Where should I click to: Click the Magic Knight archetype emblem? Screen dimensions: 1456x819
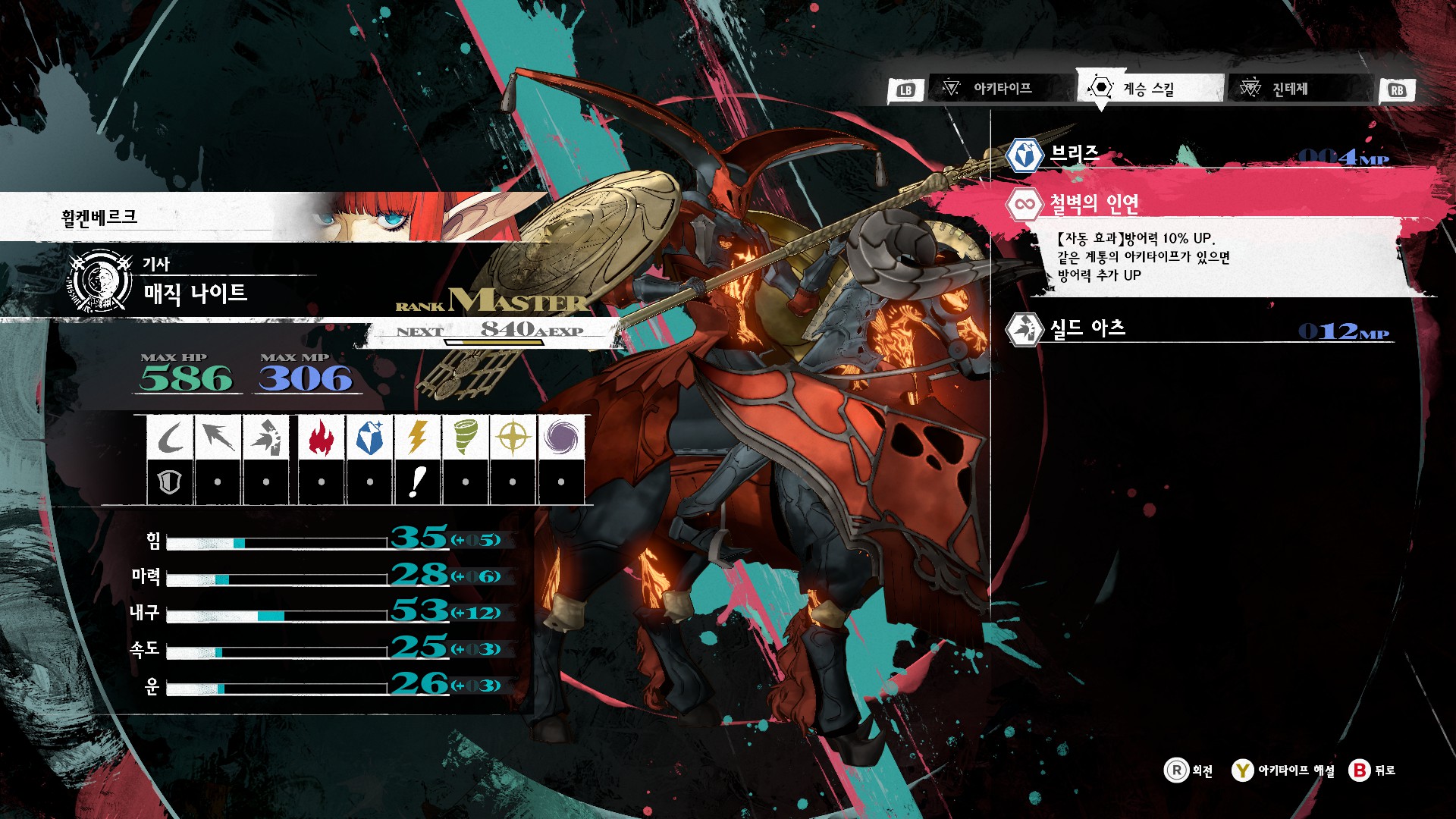click(x=99, y=281)
